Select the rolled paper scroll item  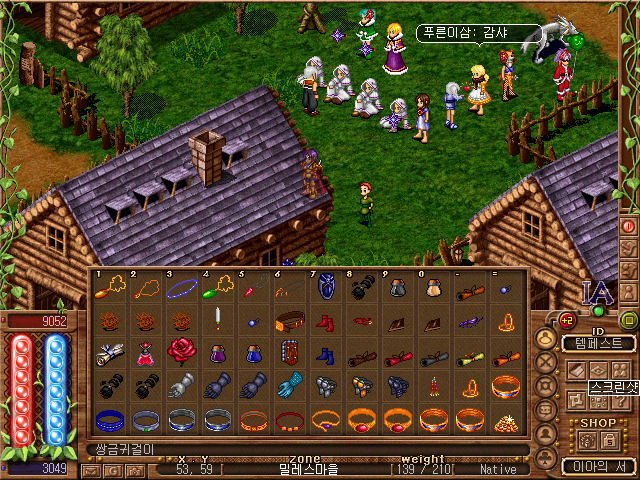[110, 353]
